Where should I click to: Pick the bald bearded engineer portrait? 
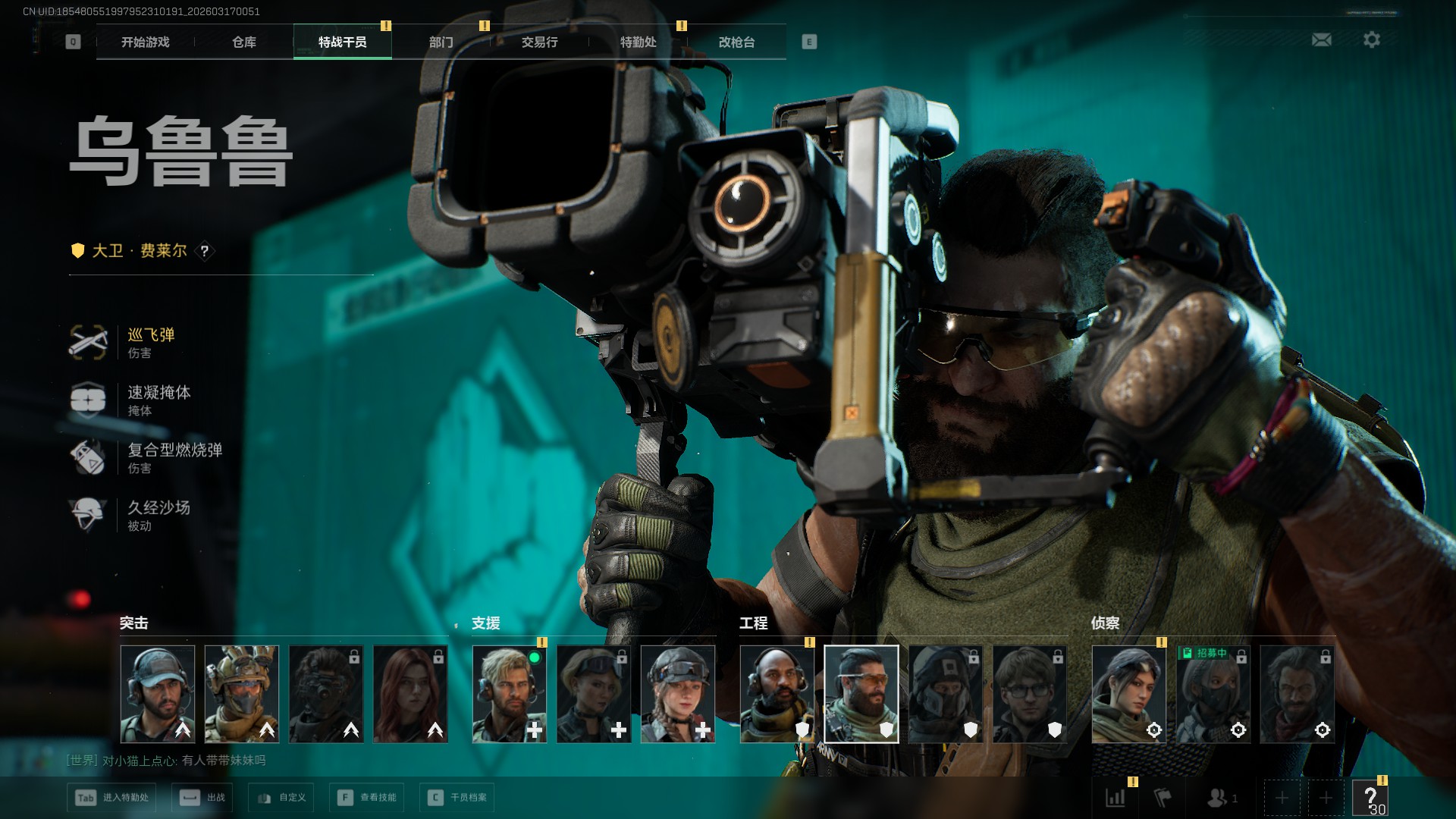click(777, 694)
